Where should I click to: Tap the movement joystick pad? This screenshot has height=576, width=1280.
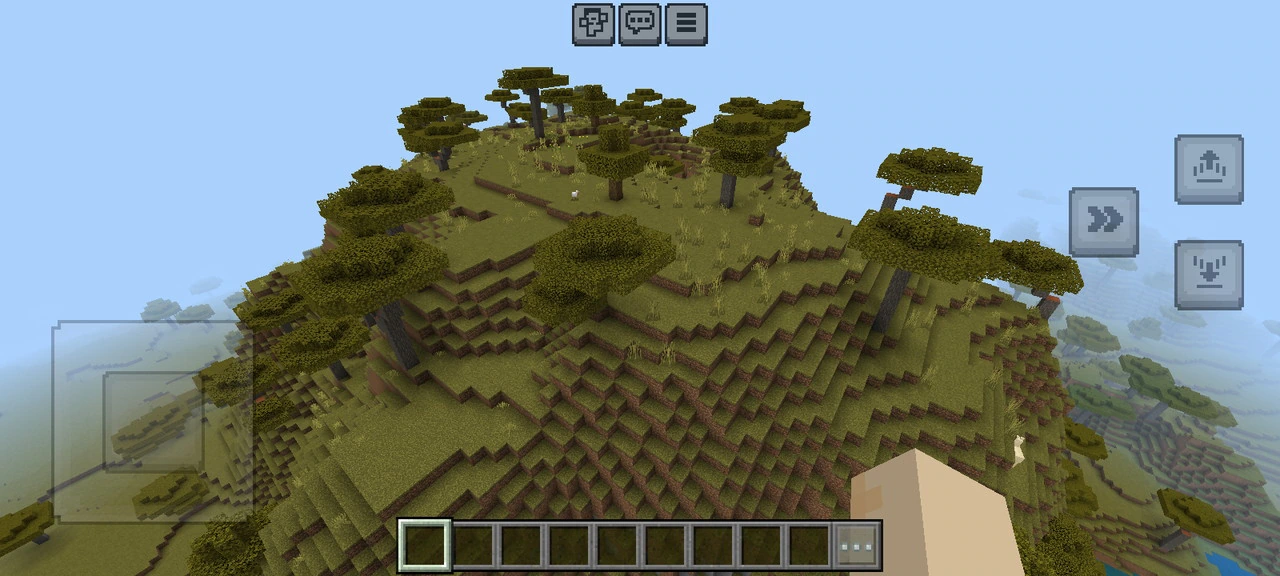tap(153, 421)
